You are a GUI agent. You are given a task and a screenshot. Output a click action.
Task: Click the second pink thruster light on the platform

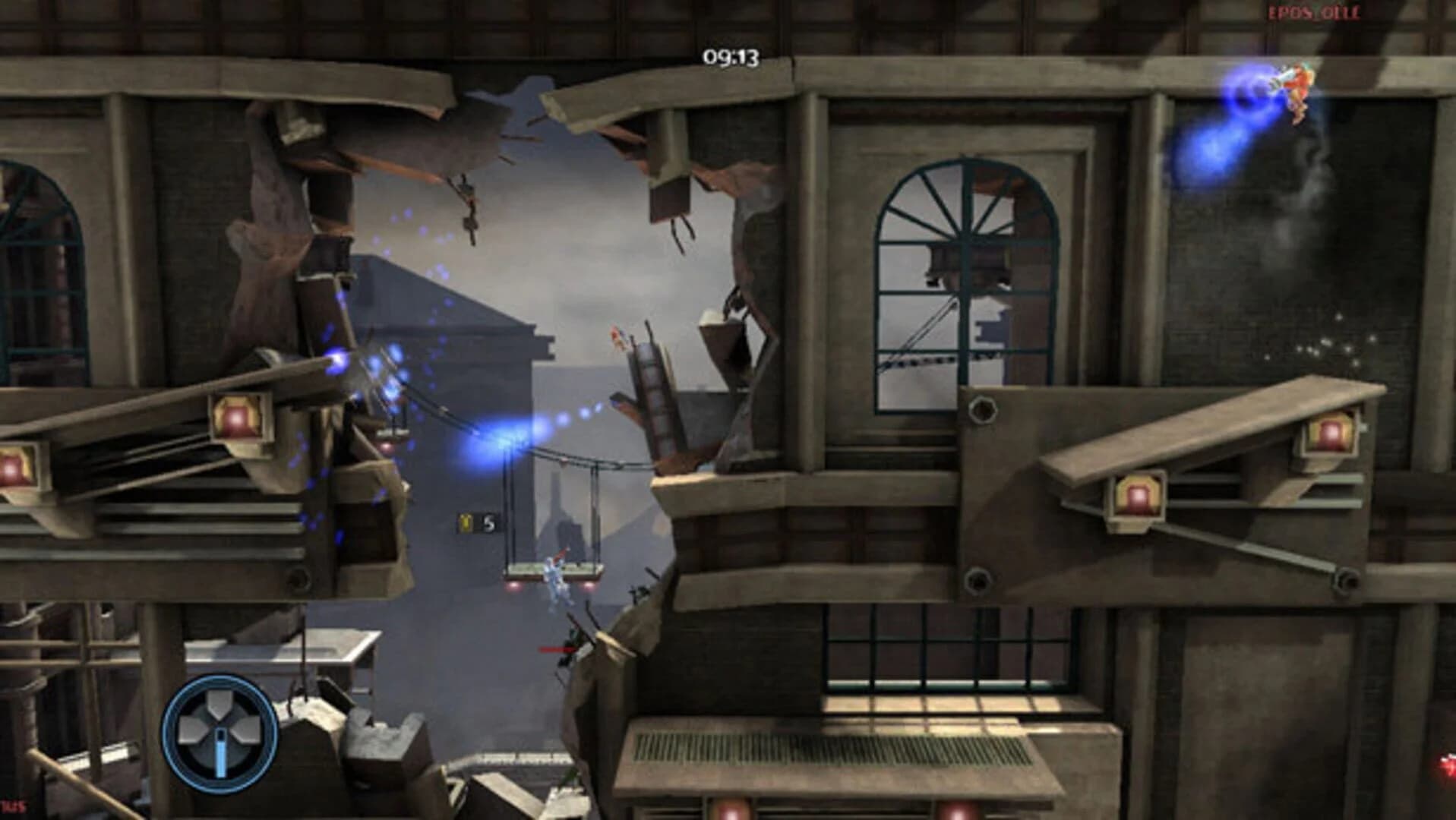coord(590,586)
